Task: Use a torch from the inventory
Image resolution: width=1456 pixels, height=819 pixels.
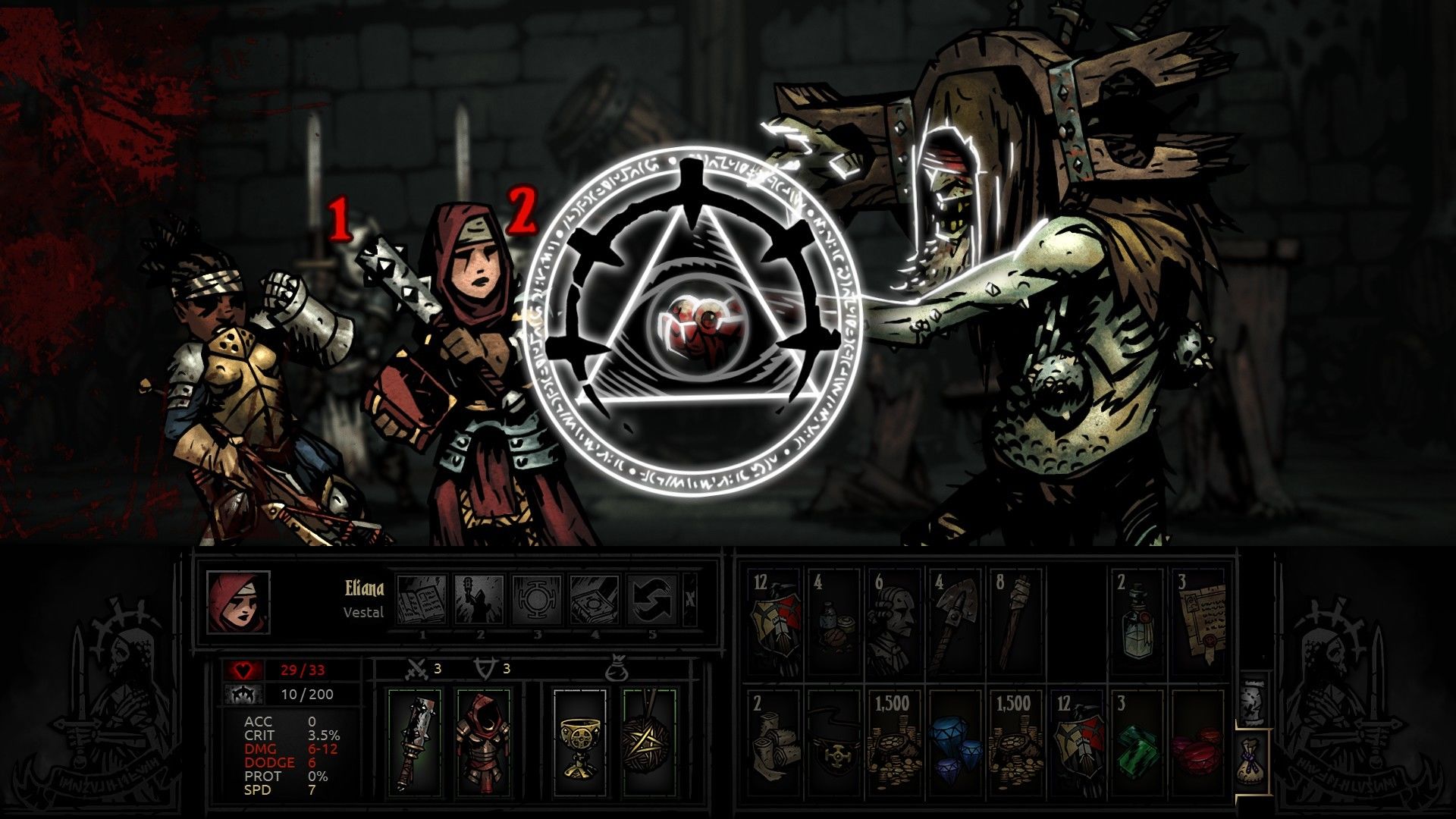Action: (x=1015, y=623)
